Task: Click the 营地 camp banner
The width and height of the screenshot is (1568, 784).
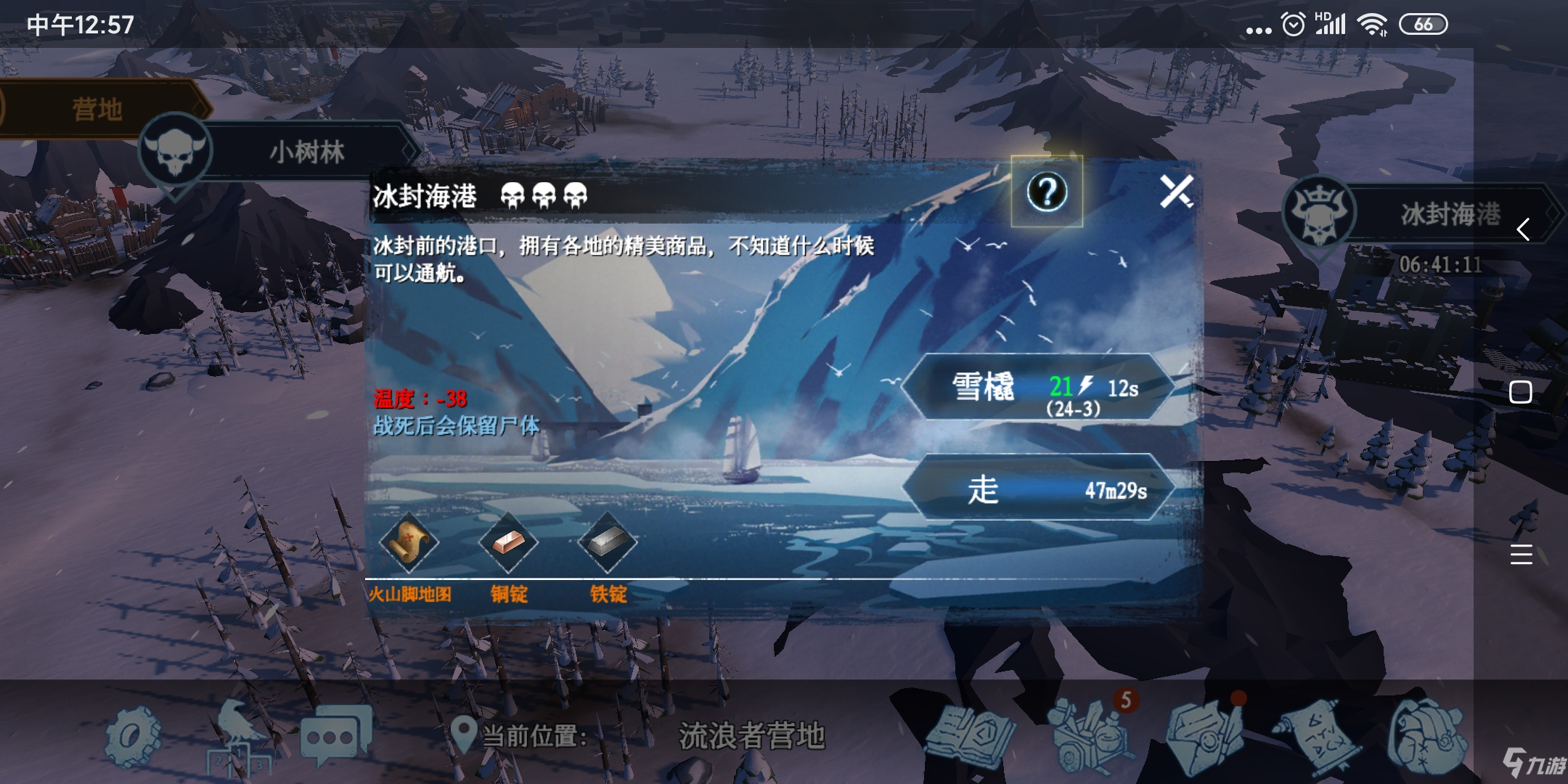Action: pyautogui.click(x=97, y=109)
